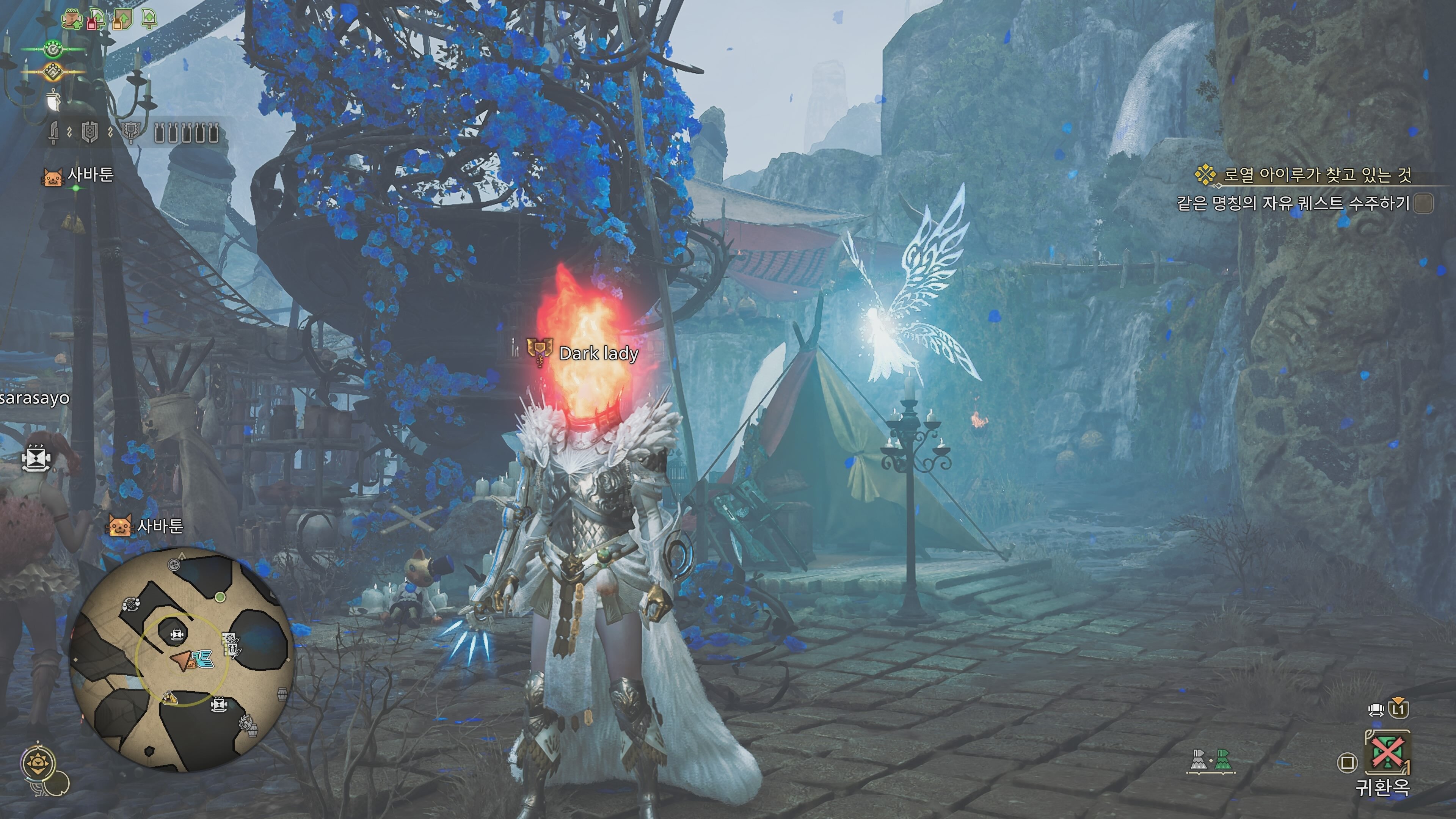Click the sarasayo player name label
Image resolution: width=1456 pixels, height=819 pixels.
click(x=35, y=398)
